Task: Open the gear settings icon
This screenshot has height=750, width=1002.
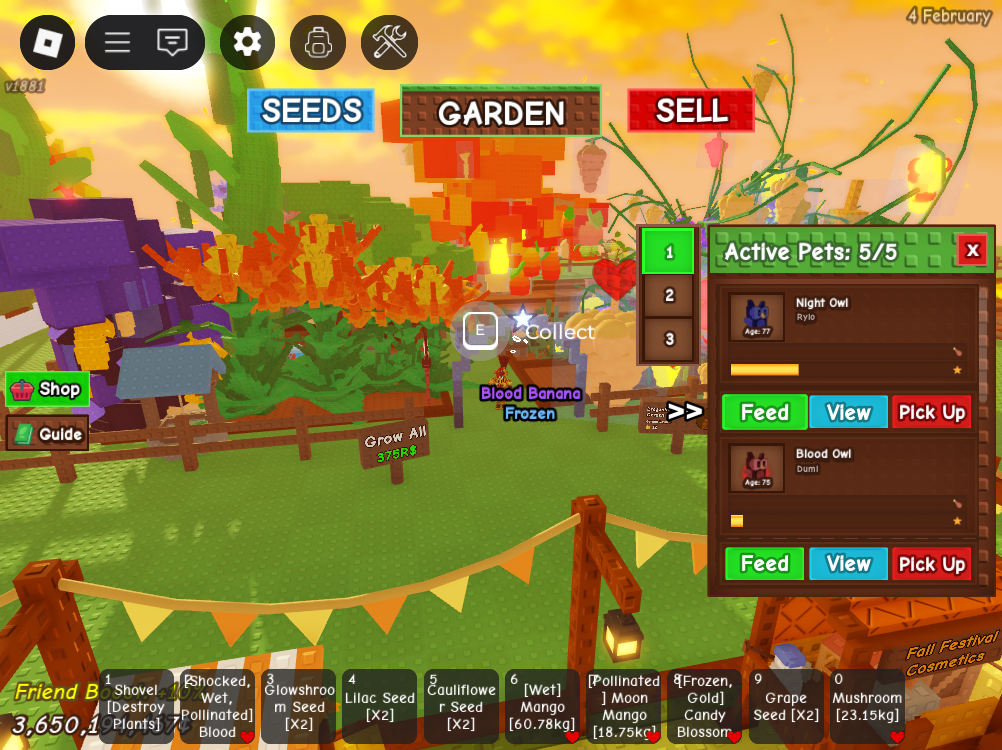Action: (x=247, y=43)
